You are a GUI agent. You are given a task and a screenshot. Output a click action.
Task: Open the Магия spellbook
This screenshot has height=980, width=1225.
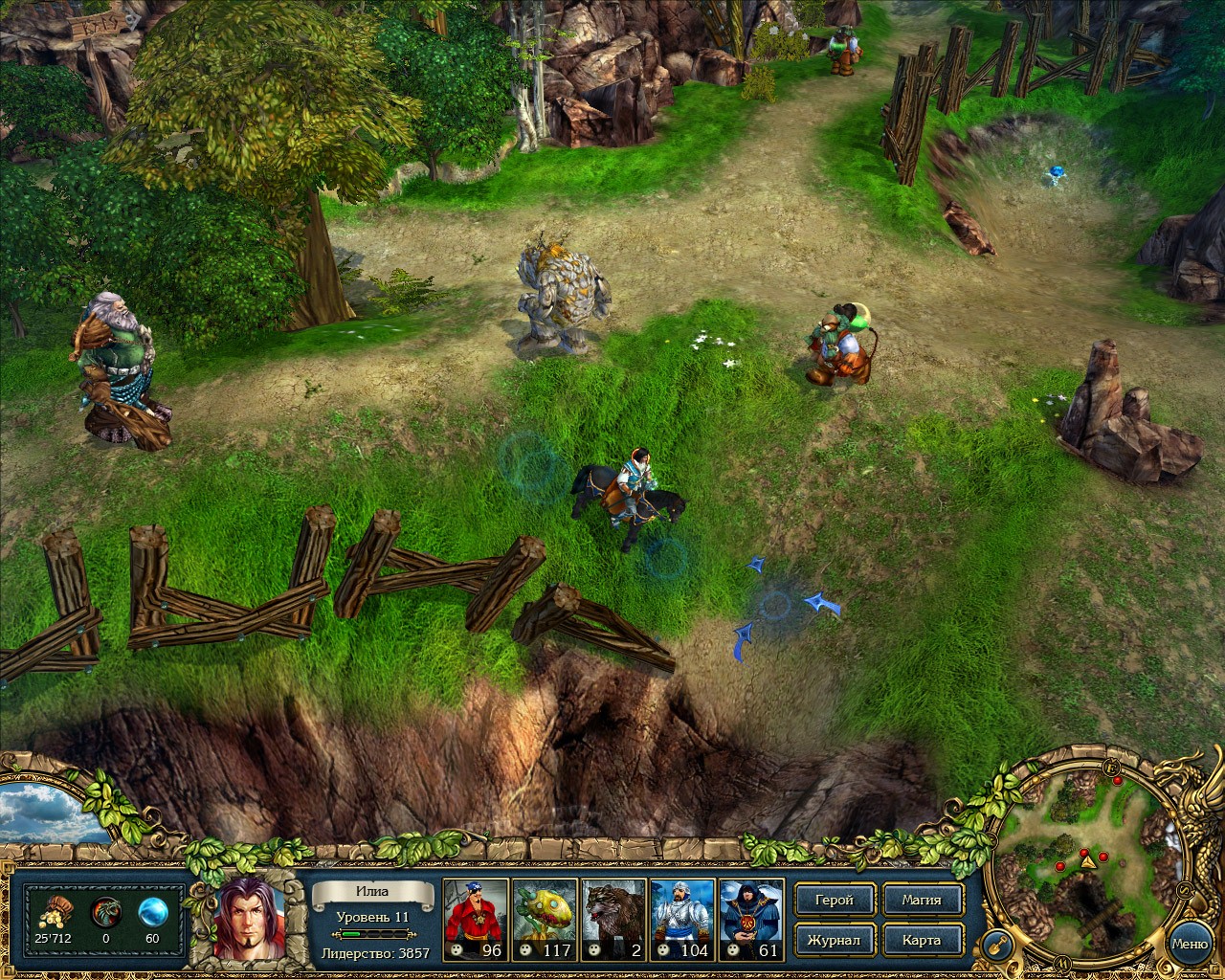(x=921, y=900)
